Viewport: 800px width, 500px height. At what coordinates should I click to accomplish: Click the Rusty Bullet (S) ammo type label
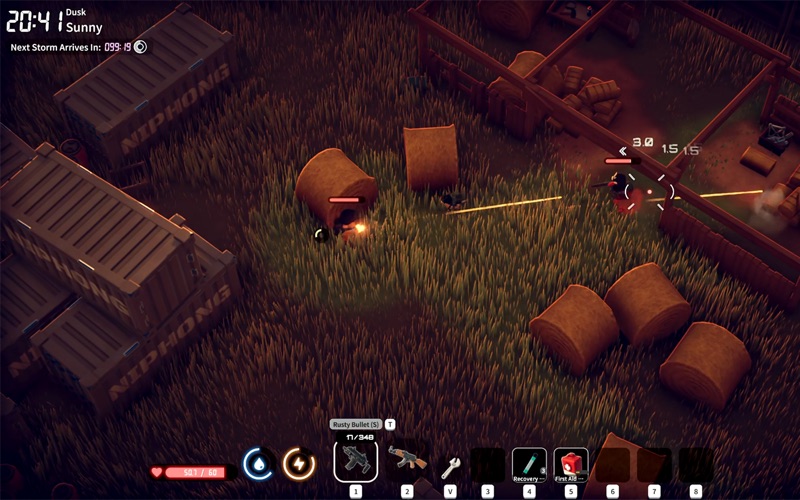point(355,424)
